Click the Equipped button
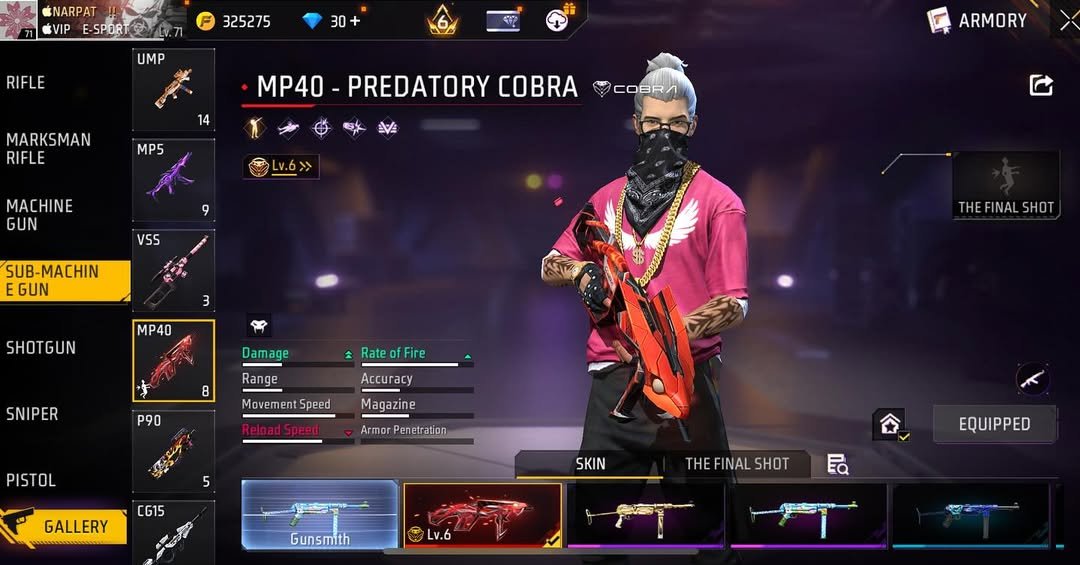Viewport: 1080px width, 565px height. (x=994, y=424)
